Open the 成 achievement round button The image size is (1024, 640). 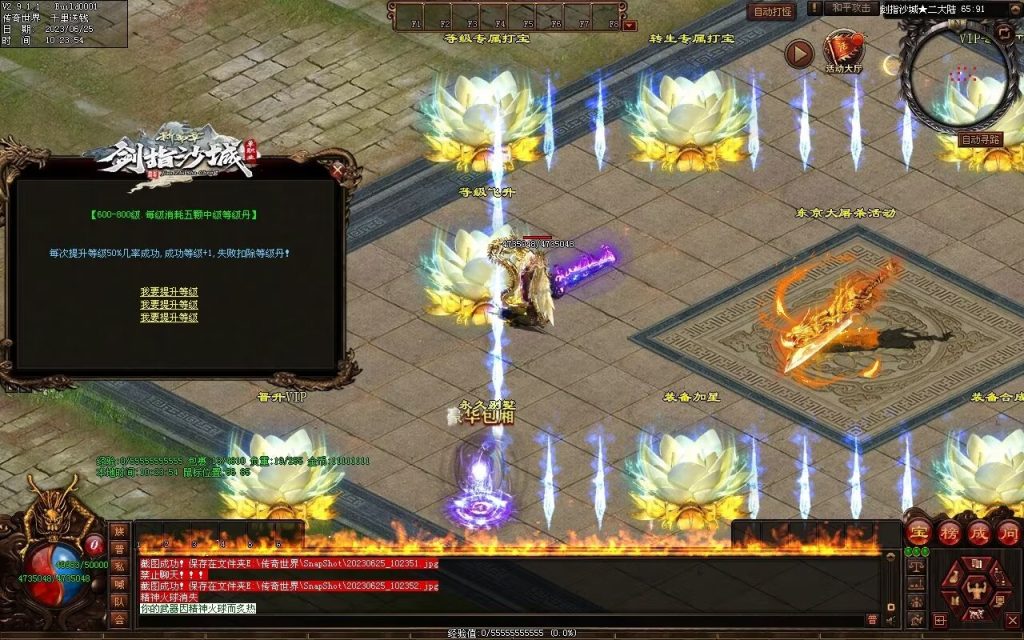977,532
